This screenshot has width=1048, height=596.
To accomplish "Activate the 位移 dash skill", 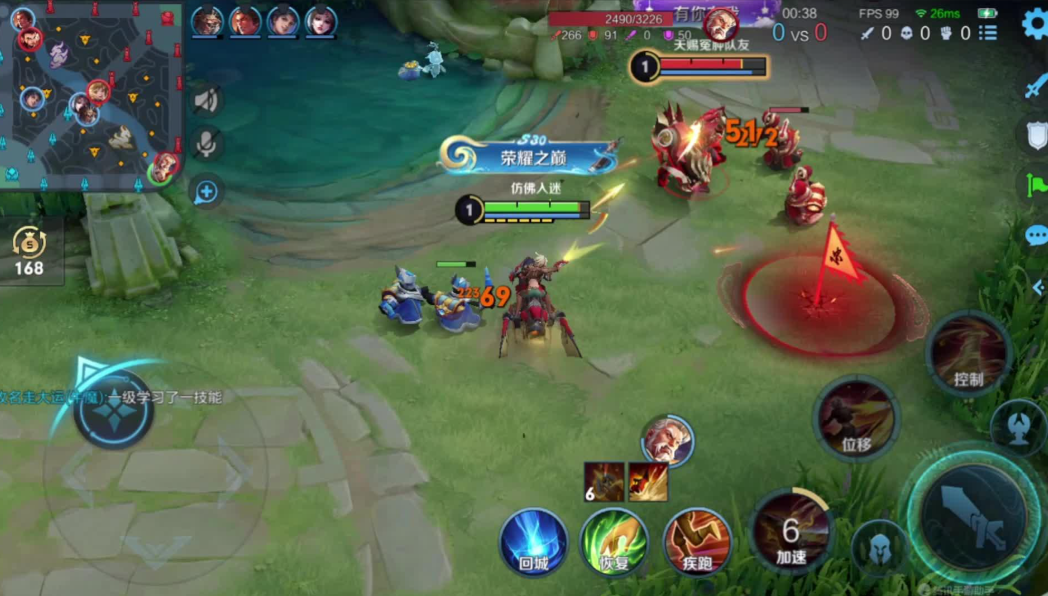I will point(856,418).
